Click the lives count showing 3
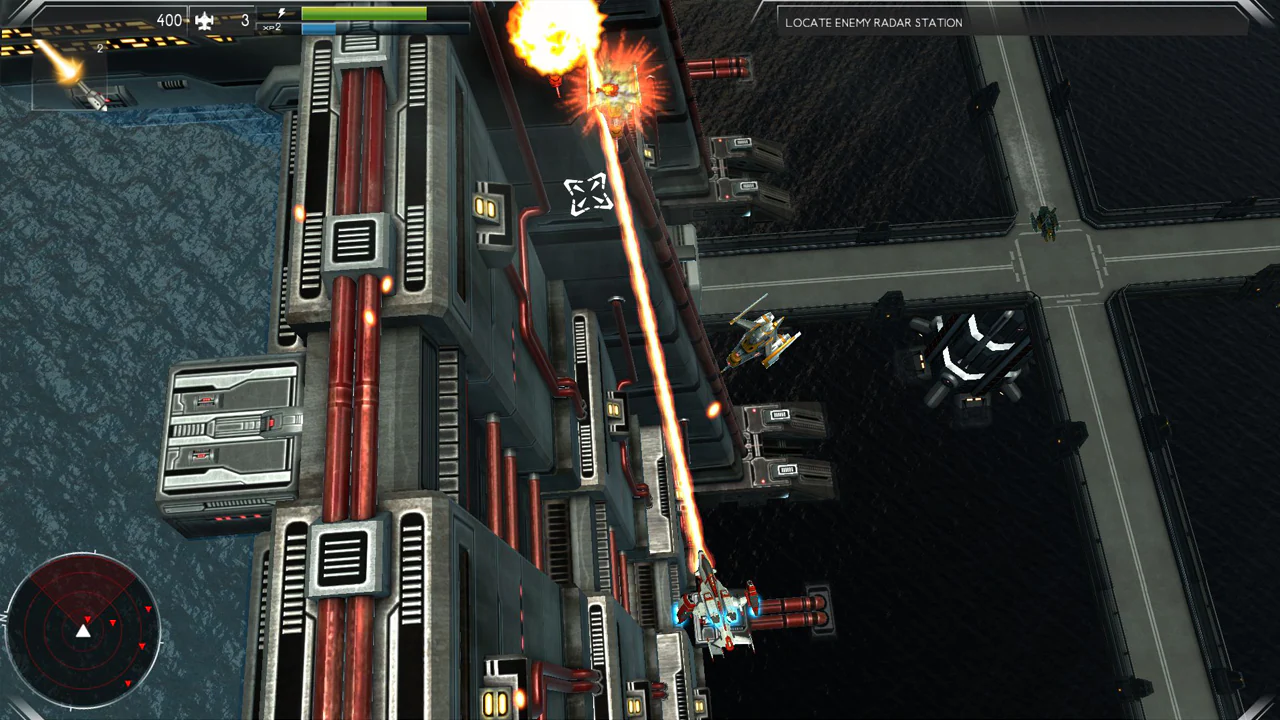The height and width of the screenshot is (720, 1280). [243, 20]
